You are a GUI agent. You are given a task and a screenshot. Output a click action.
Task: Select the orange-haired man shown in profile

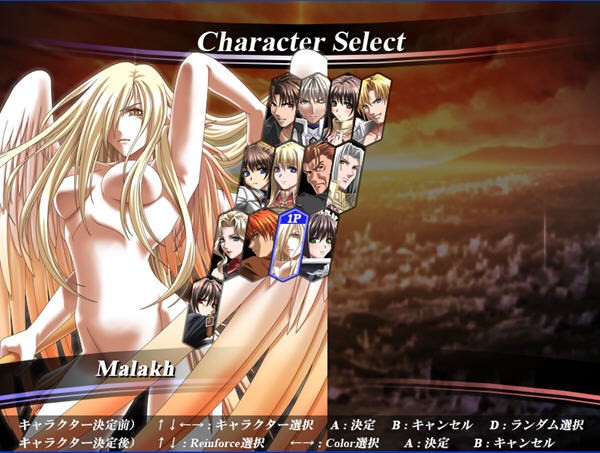click(x=262, y=241)
